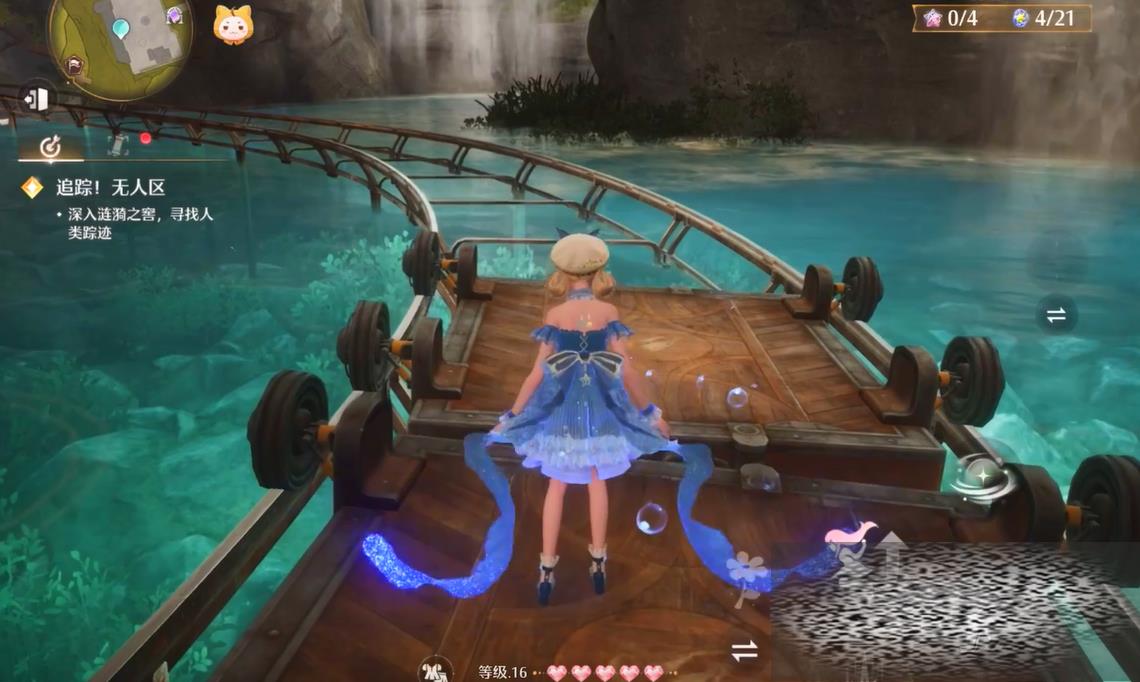Click the purple marker on the minimap
The height and width of the screenshot is (682, 1140).
click(x=175, y=15)
